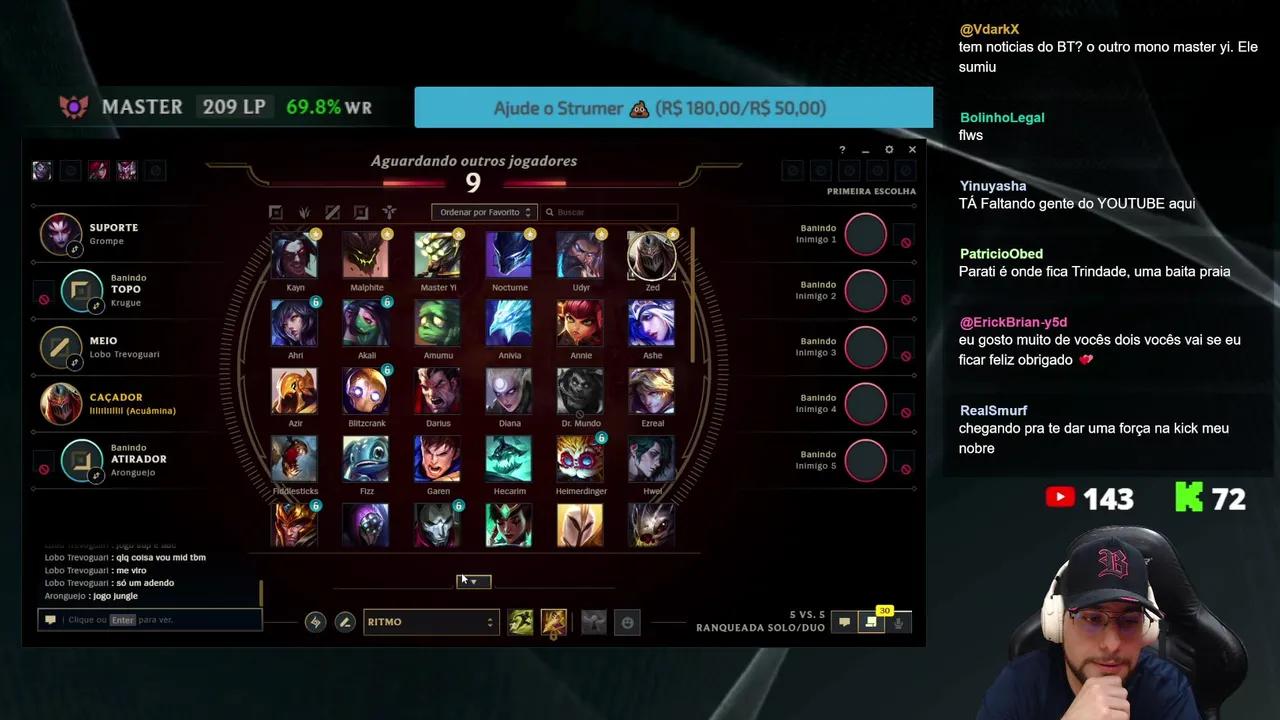Expand the bottom chat panel arrow
Viewport: 1280px width, 720px height.
pos(473,581)
